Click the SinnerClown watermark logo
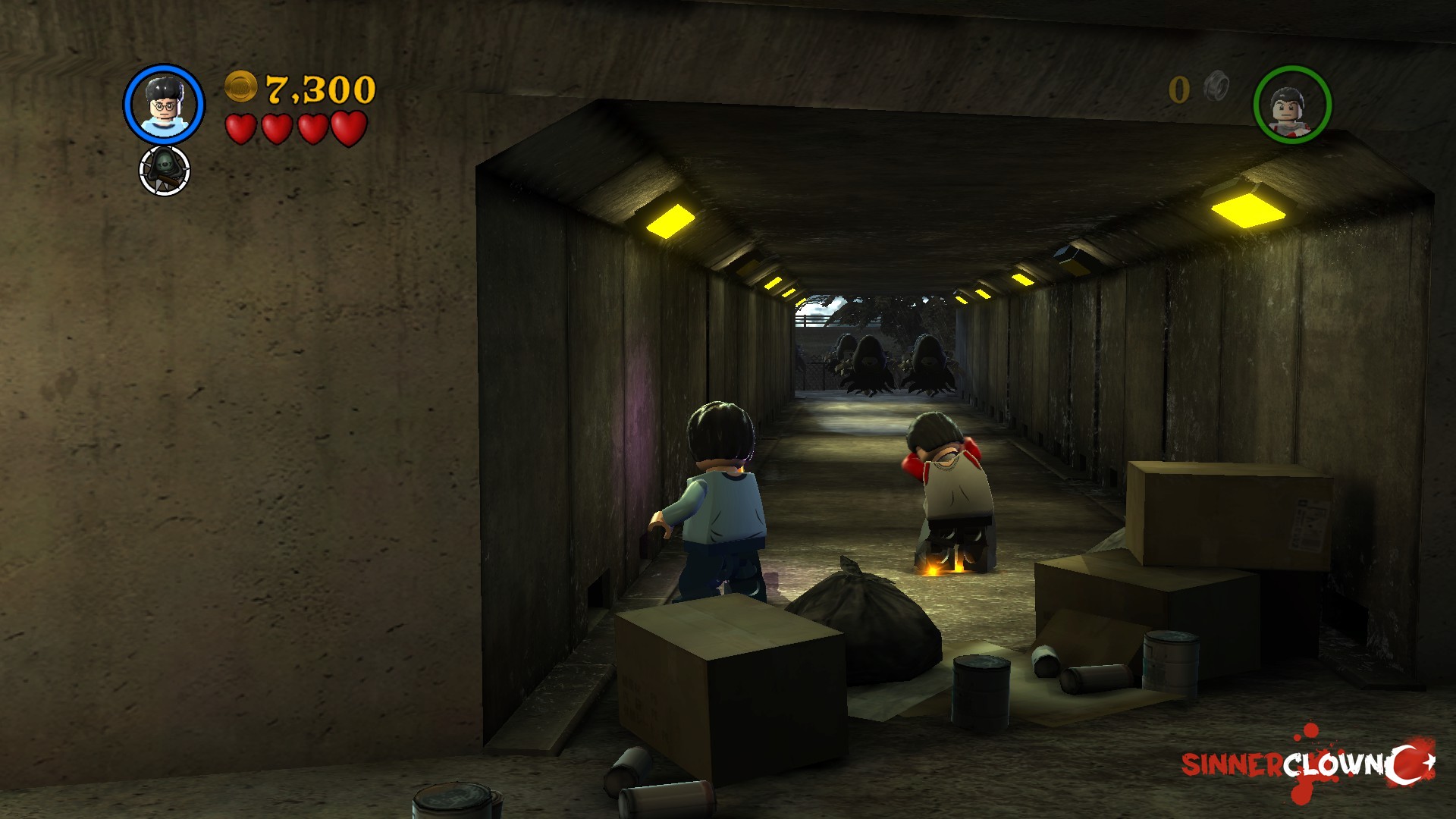The height and width of the screenshot is (819, 1456). 1307,764
